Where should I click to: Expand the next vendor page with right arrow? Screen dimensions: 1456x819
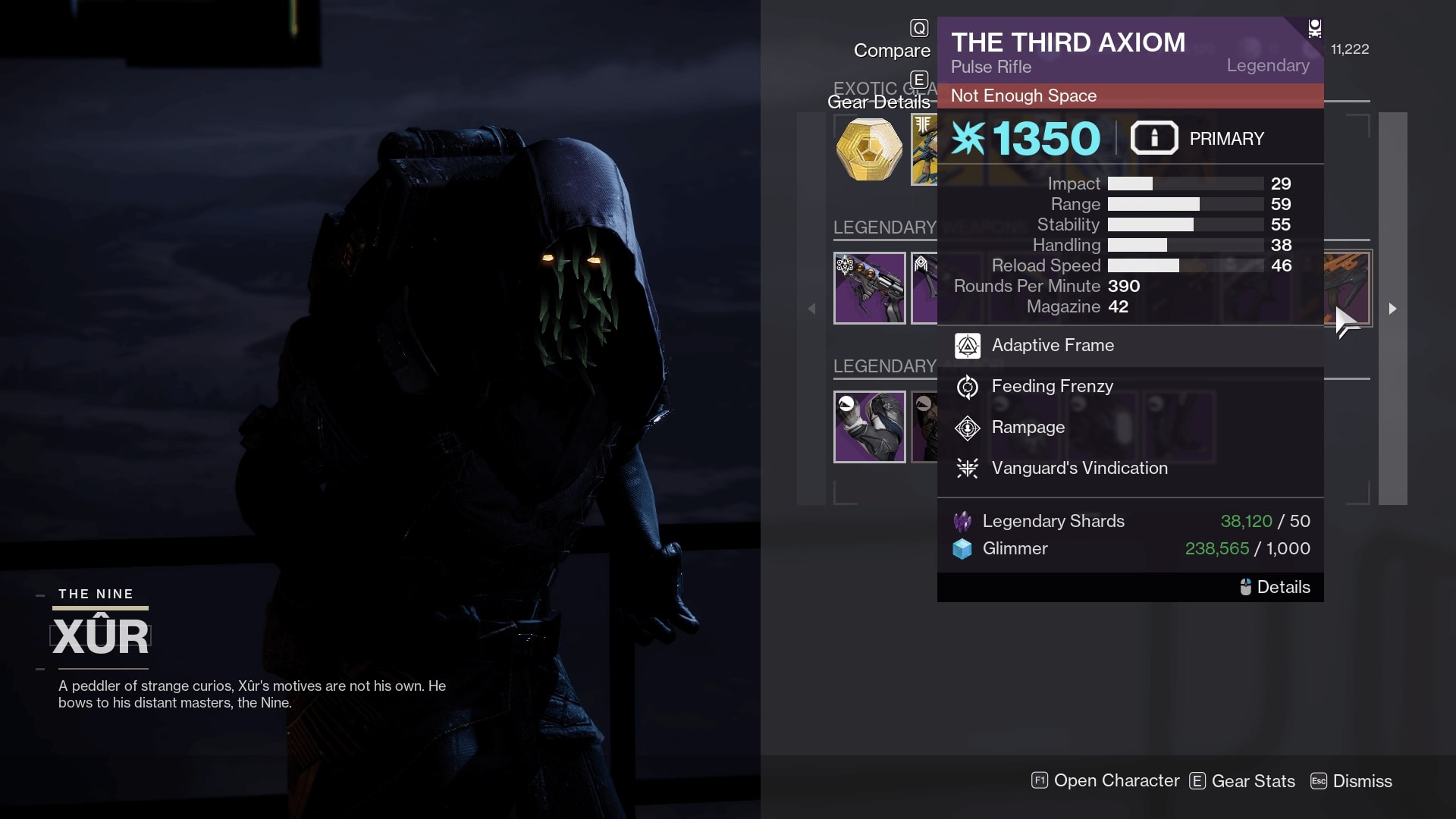coord(1393,309)
